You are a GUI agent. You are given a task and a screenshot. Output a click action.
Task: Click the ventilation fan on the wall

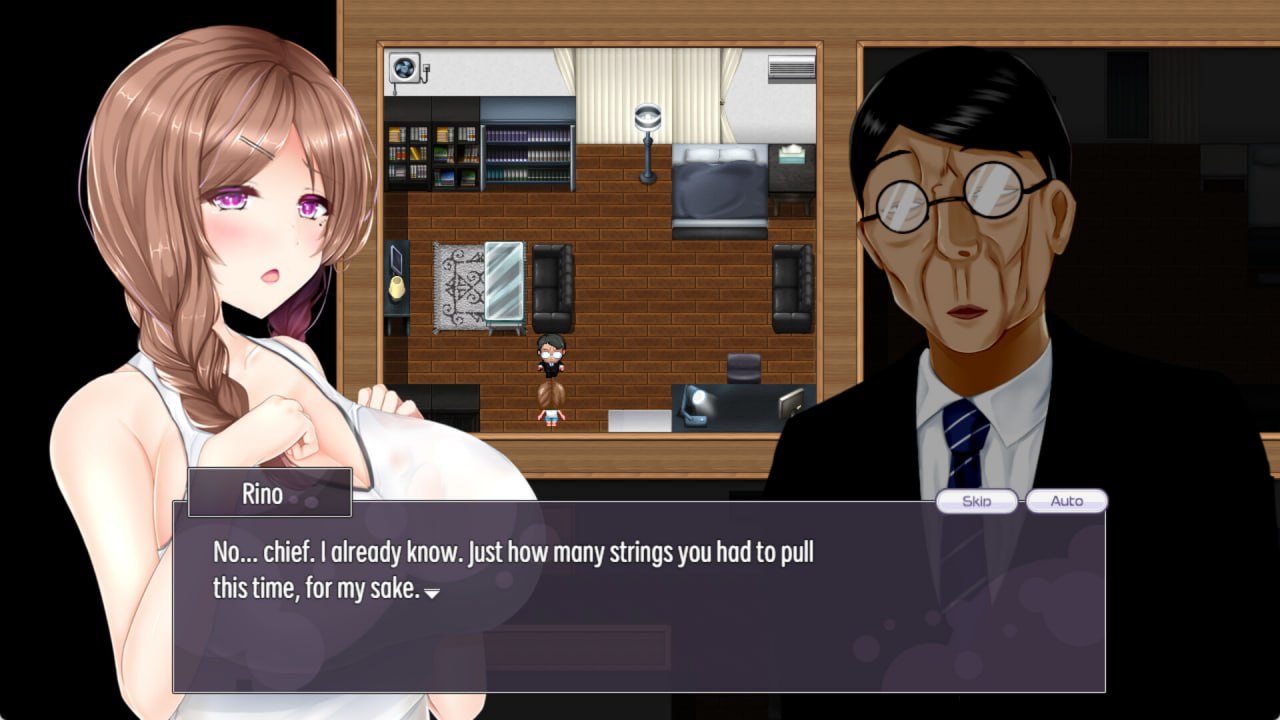point(405,66)
